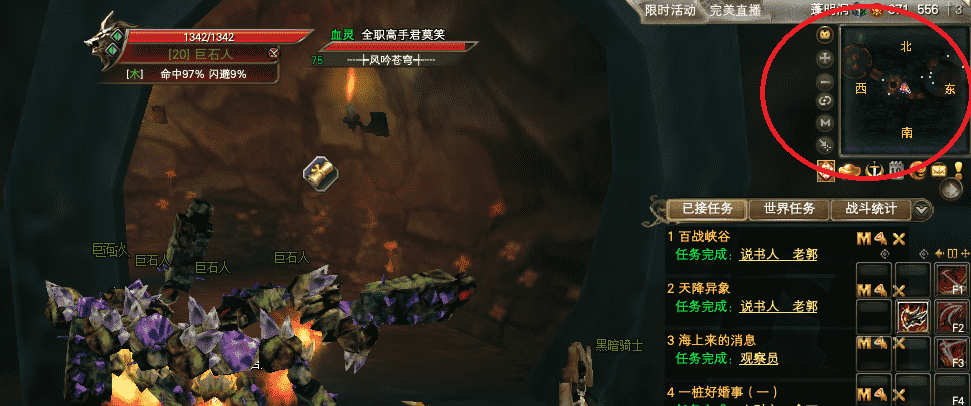Screen dimensions: 971x406
Task: Click the crossed swords button on target frame
Action: (x=274, y=53)
